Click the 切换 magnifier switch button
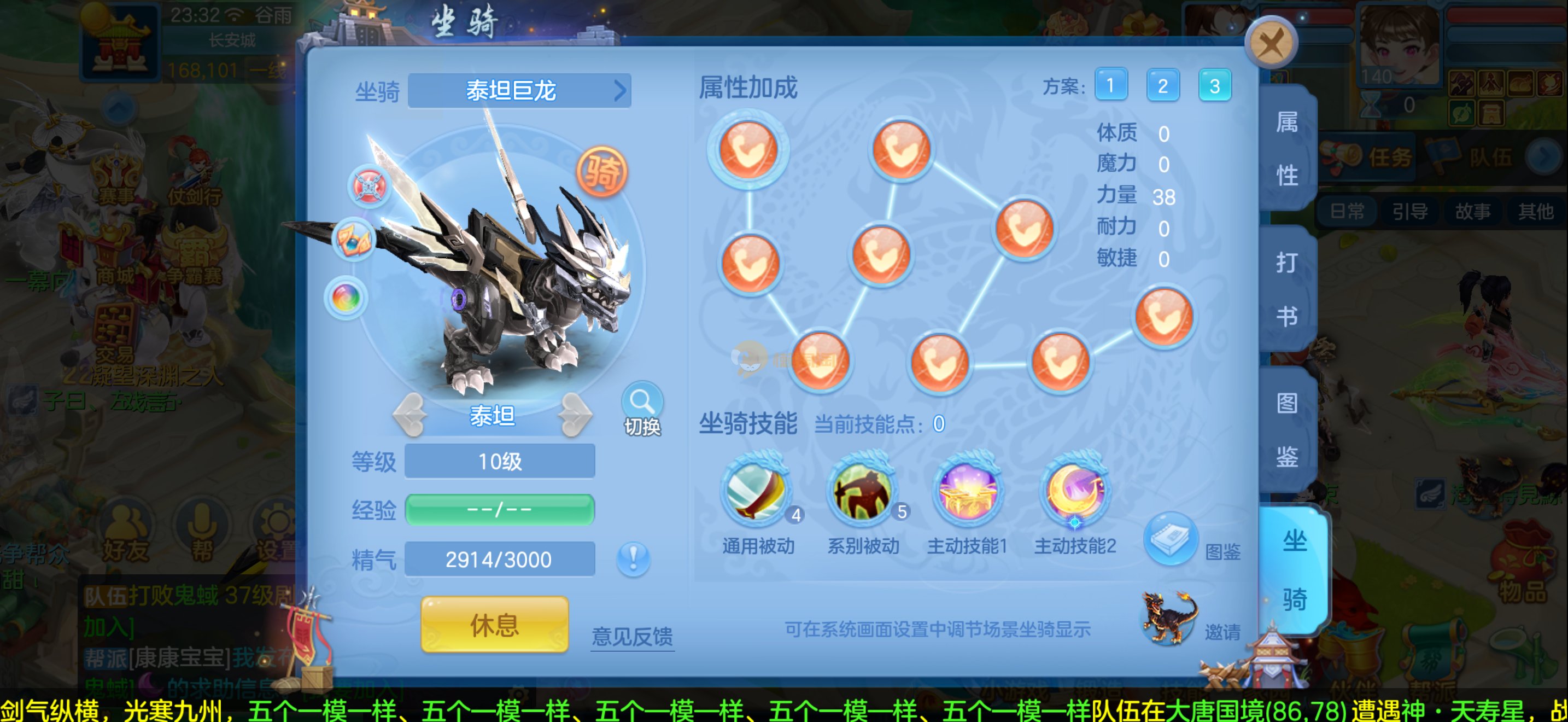The height and width of the screenshot is (722, 1568). [x=641, y=410]
